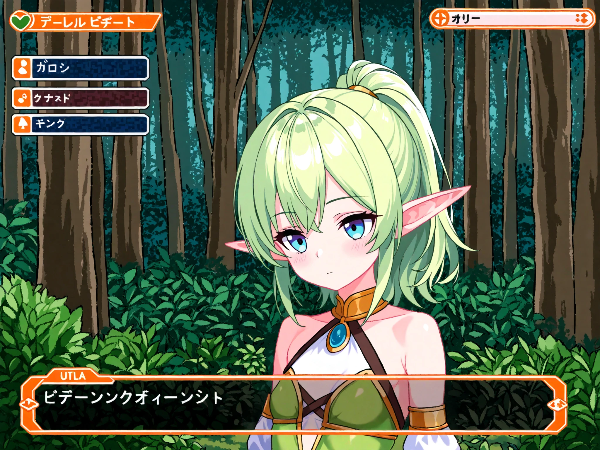The height and width of the screenshot is (450, 600).
Task: Choose the ウナスド menu entry
Action: coord(80,97)
